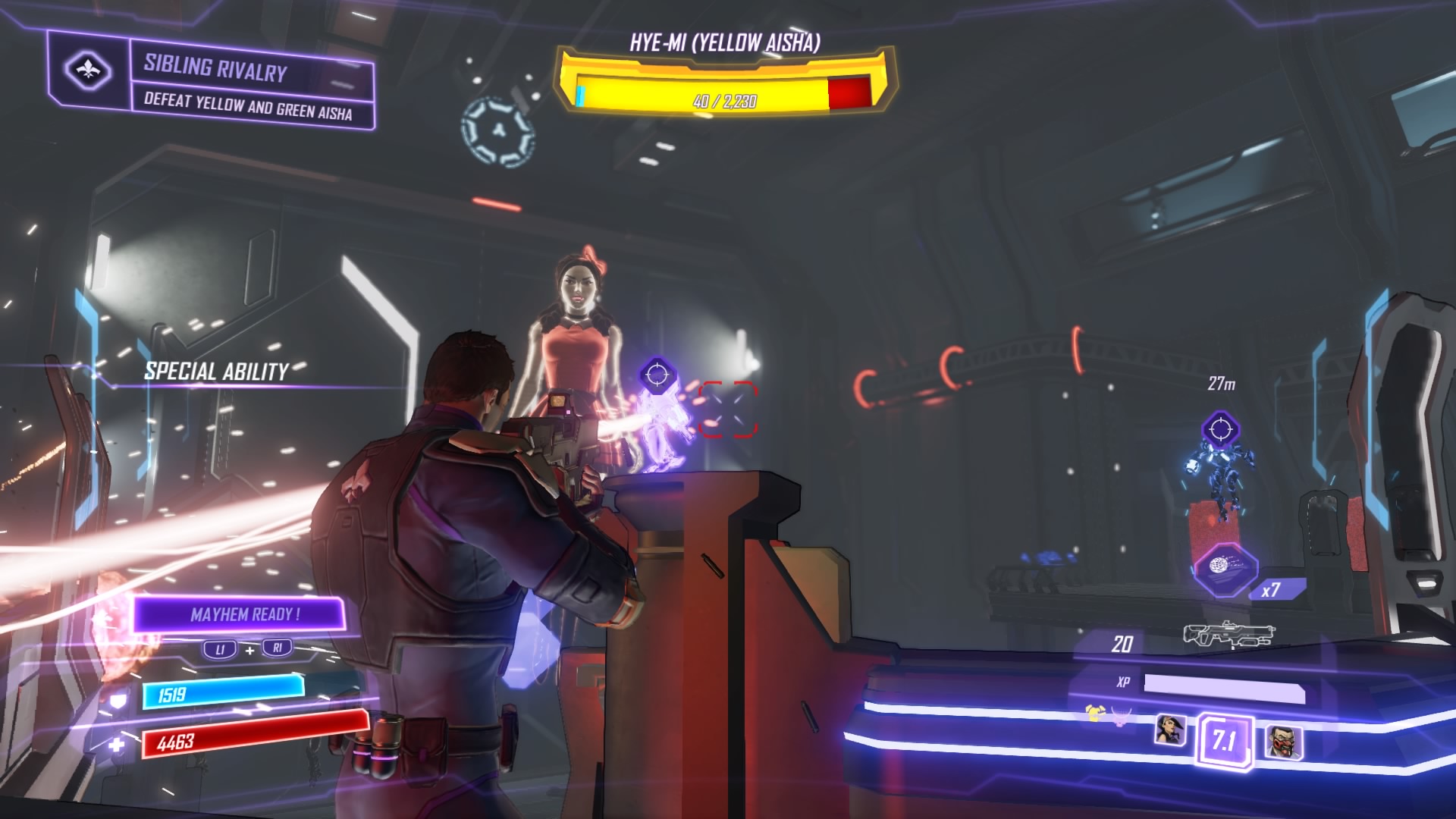The width and height of the screenshot is (1456, 819).
Task: Click the 7.1 active agent level badge
Action: coord(1224,739)
